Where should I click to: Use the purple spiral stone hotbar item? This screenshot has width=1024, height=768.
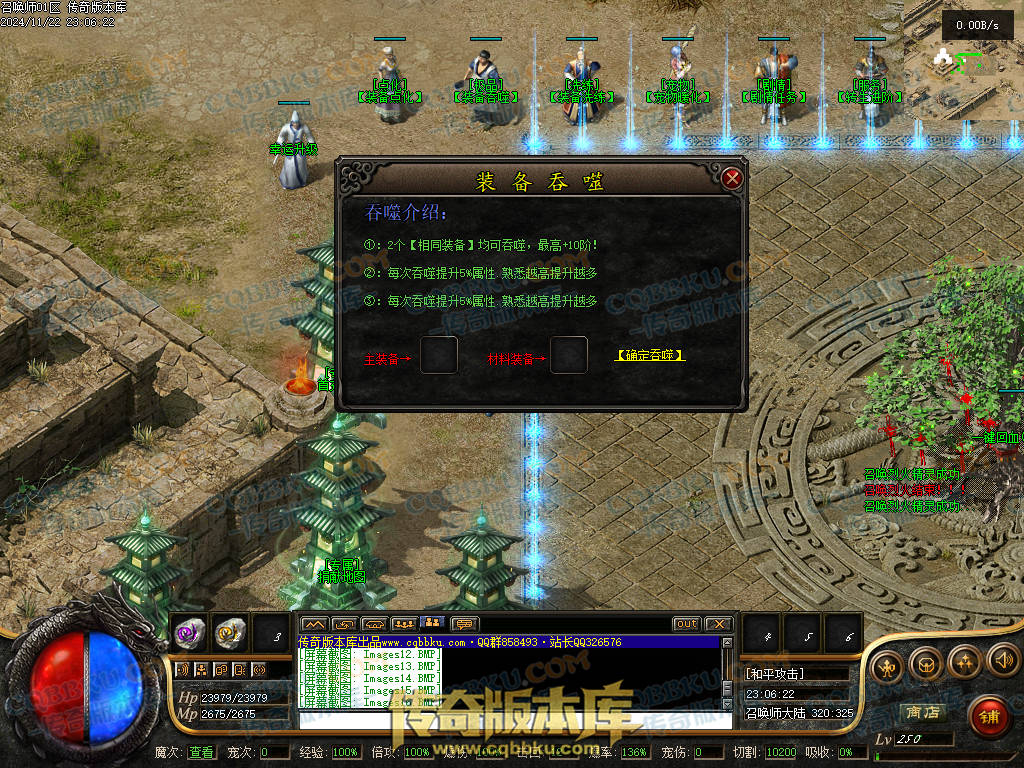coord(189,632)
